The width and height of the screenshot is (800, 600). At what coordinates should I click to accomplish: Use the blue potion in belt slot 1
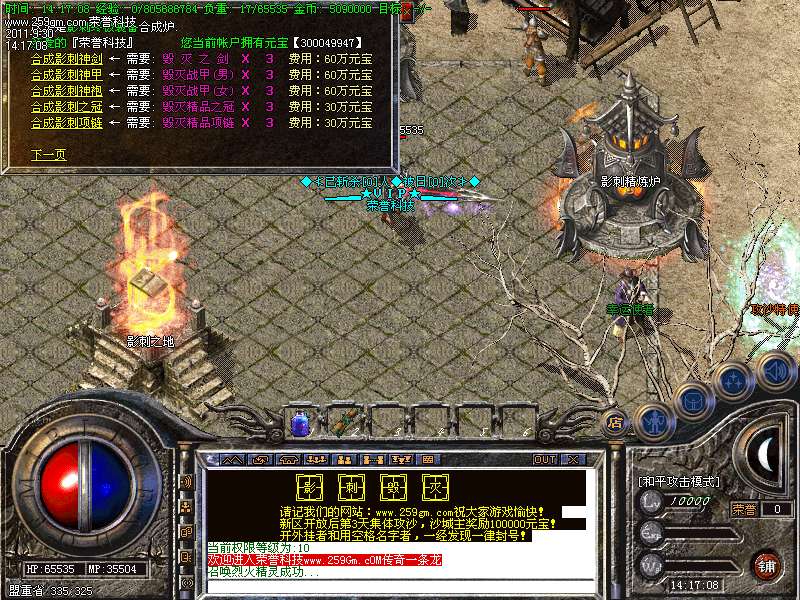pyautogui.click(x=299, y=423)
